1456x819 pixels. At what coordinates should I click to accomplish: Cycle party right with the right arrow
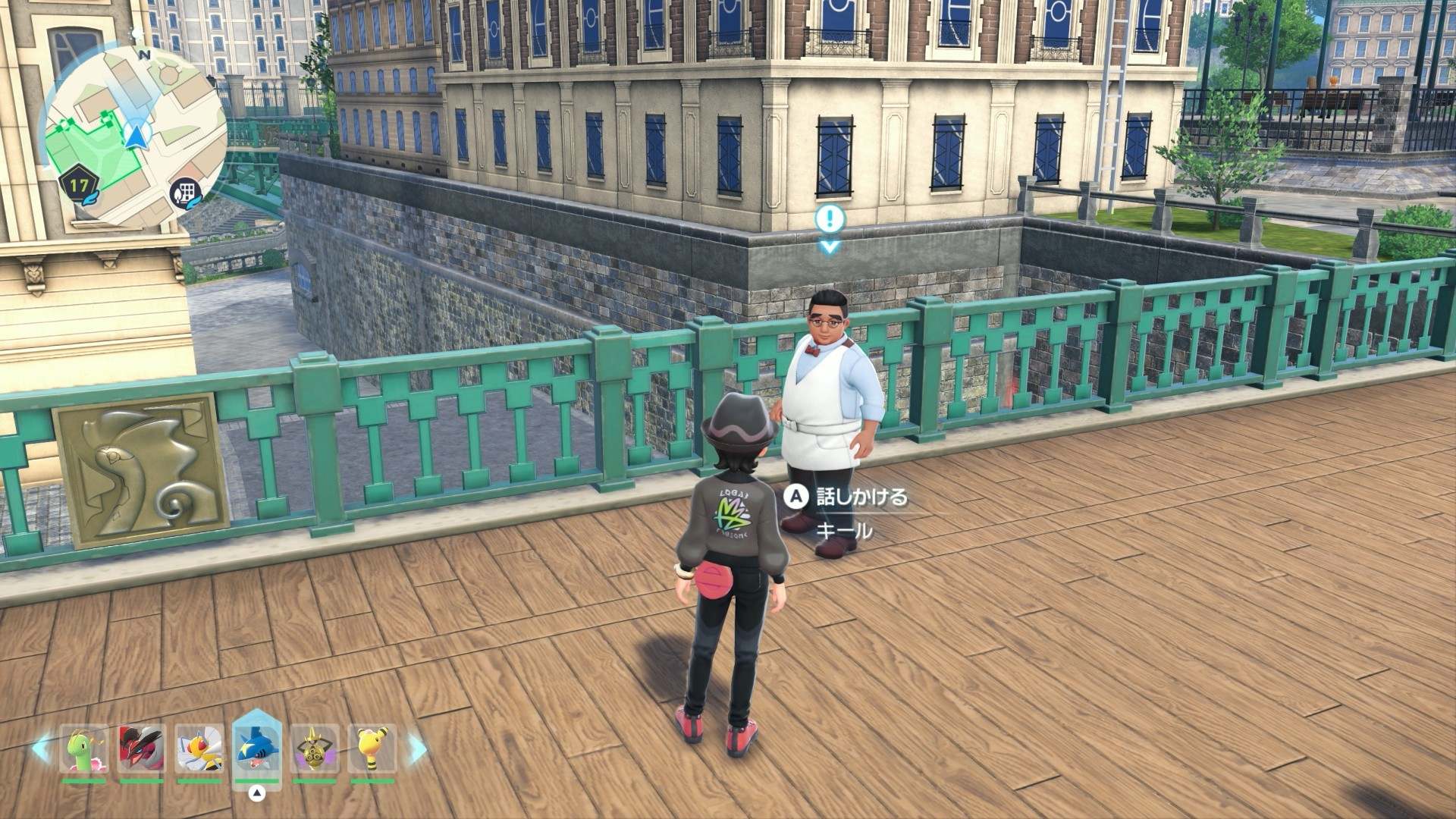point(416,749)
